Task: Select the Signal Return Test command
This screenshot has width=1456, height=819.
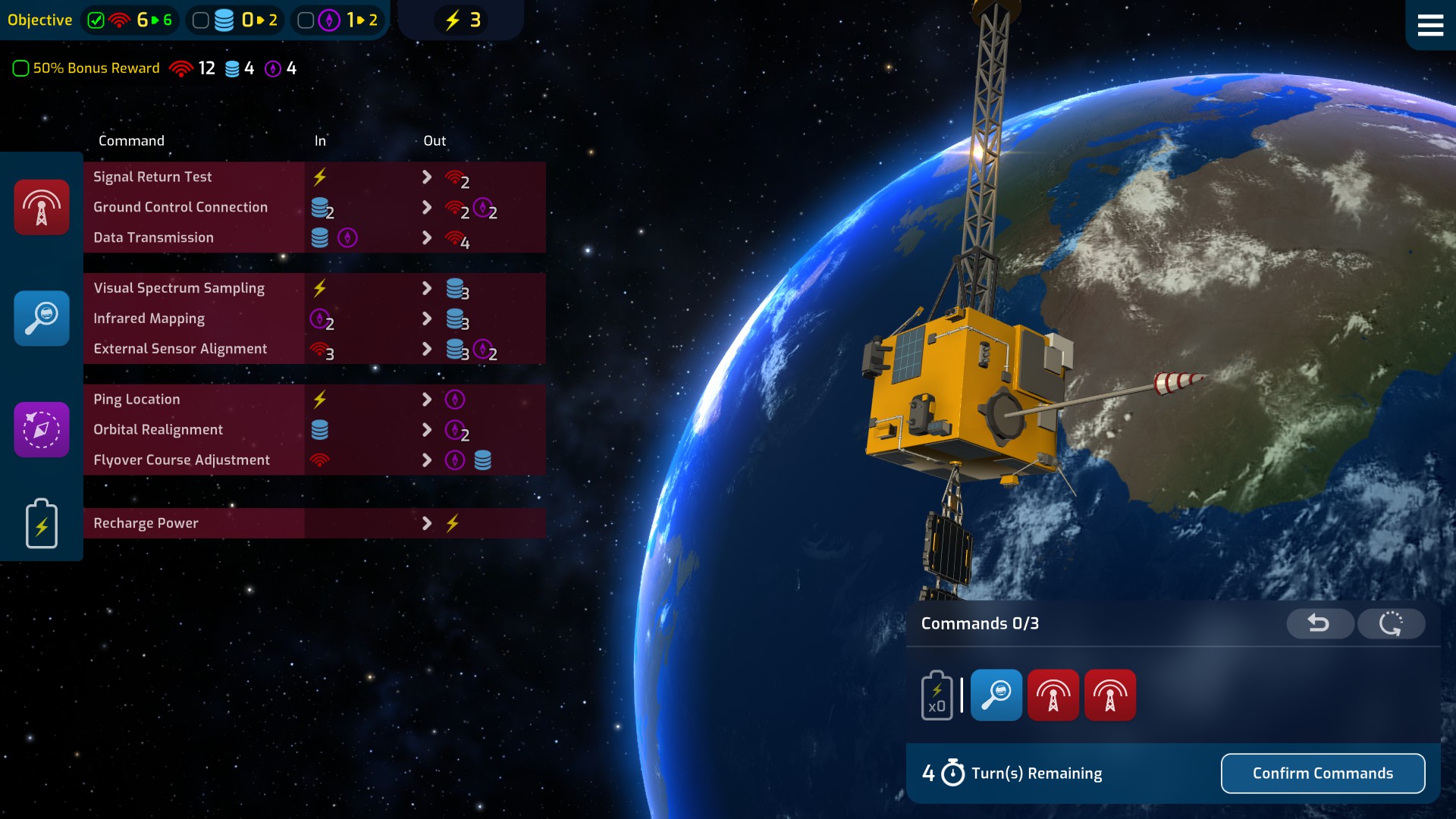Action: point(152,177)
